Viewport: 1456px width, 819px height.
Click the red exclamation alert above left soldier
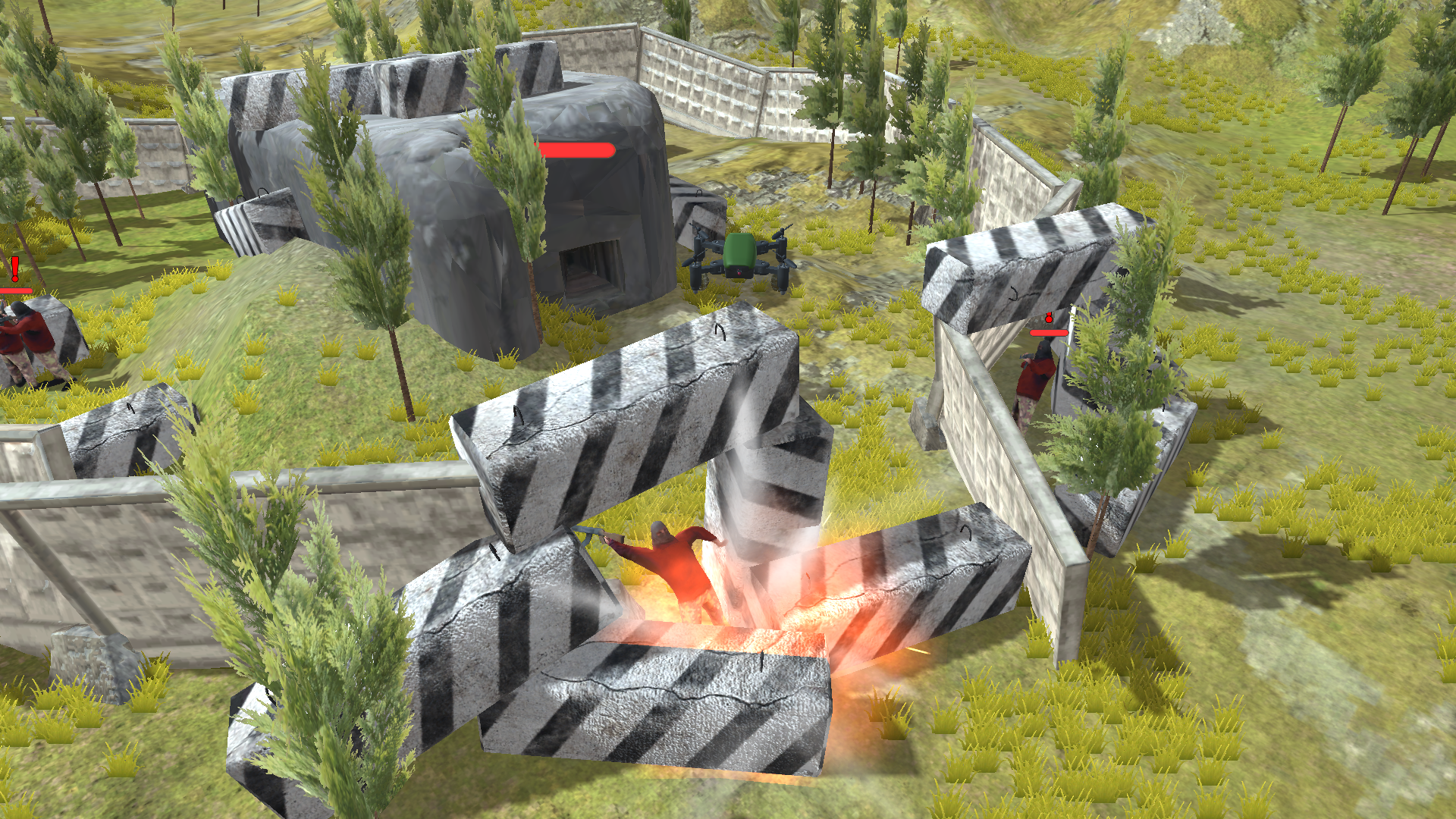click(x=15, y=268)
